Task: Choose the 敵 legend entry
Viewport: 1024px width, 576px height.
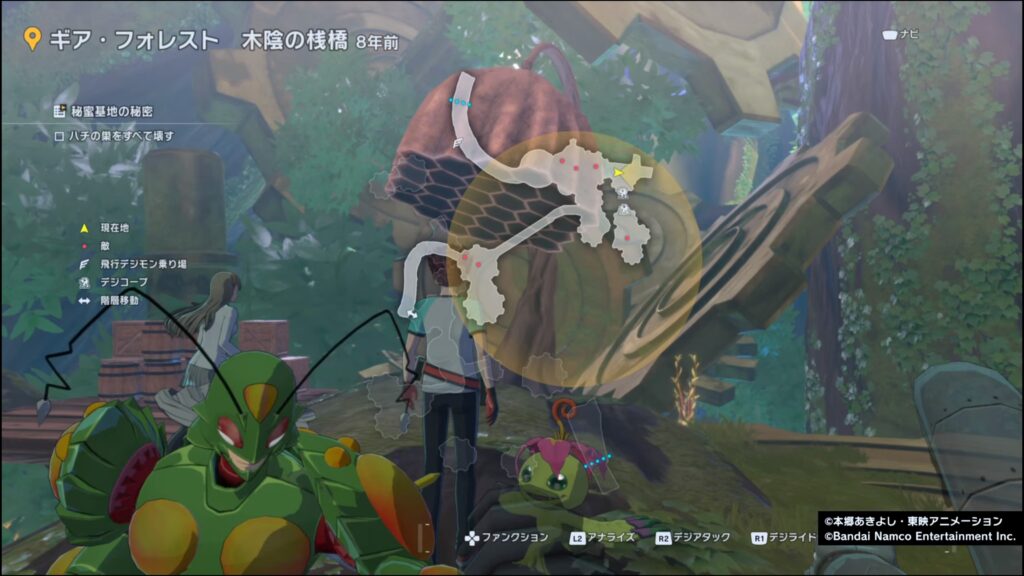Action: [105, 247]
